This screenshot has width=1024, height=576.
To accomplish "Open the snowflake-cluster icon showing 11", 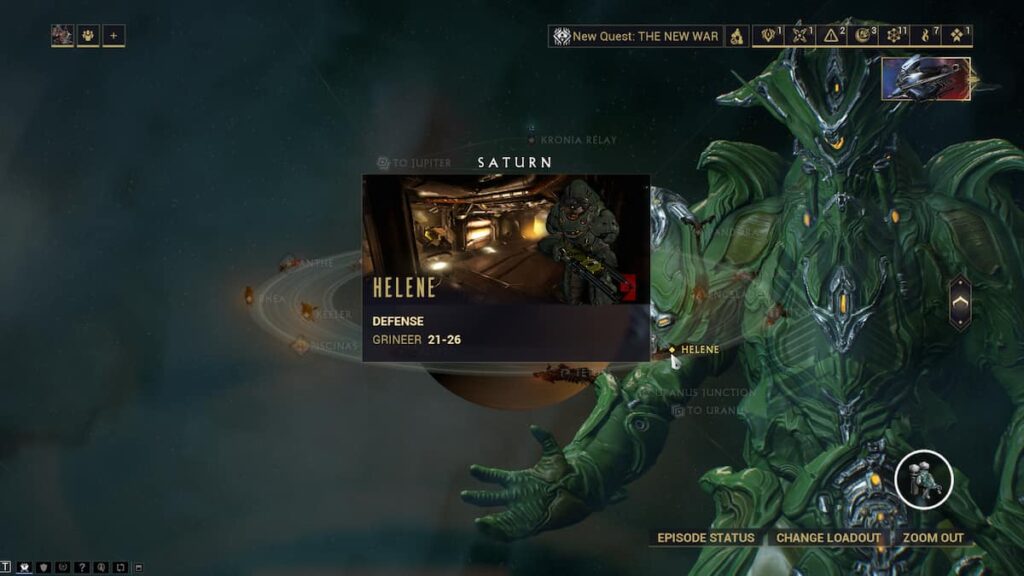I will 896,36.
